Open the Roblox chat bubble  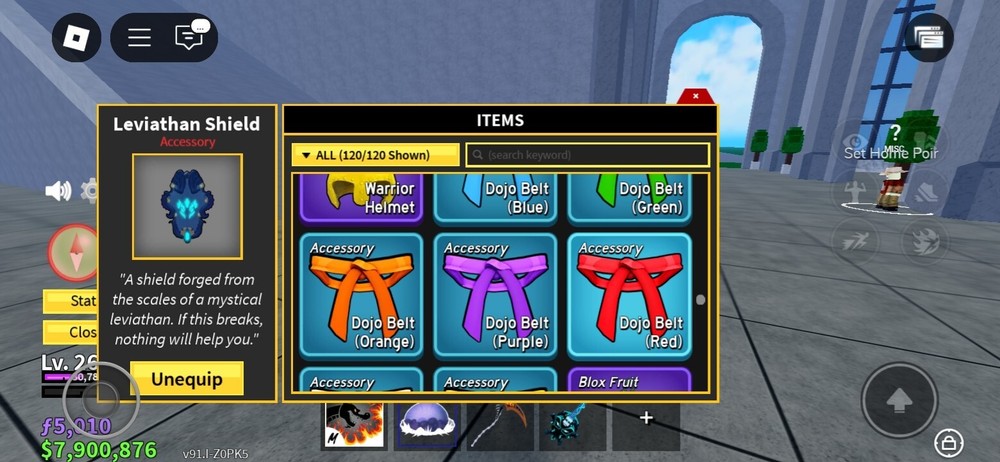click(x=189, y=38)
